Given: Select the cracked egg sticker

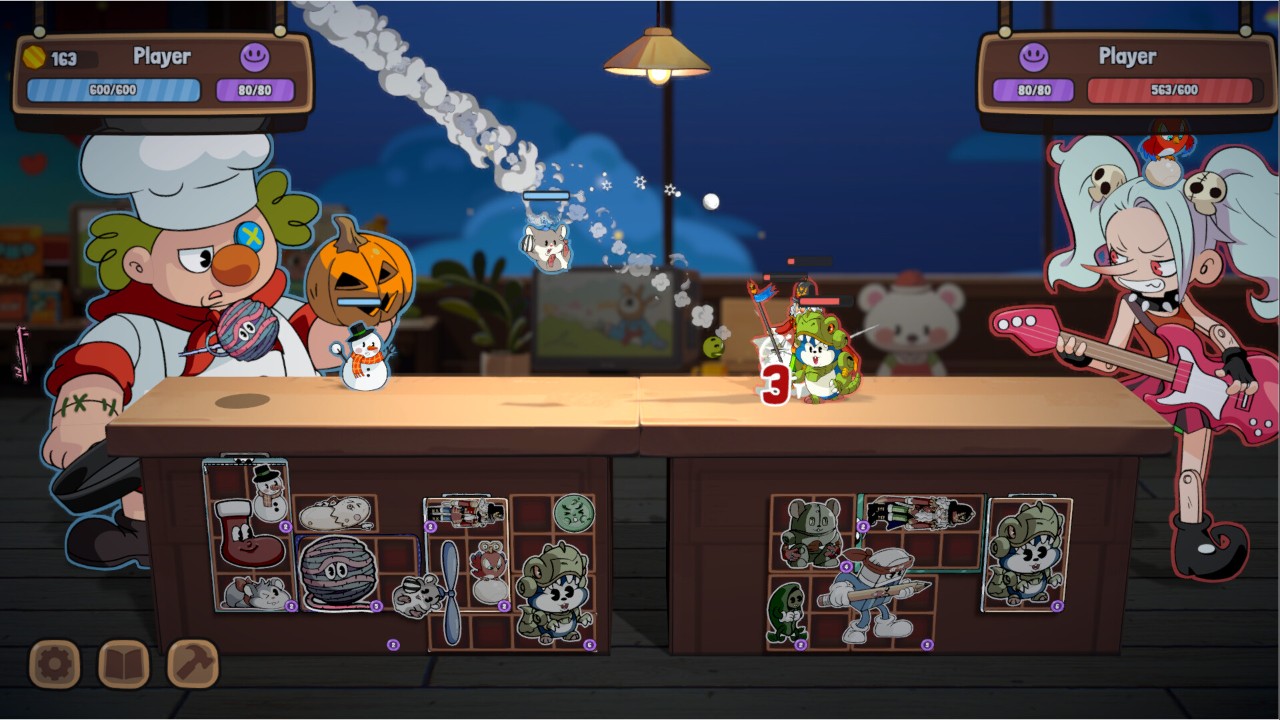Looking at the screenshot, I should point(335,514).
